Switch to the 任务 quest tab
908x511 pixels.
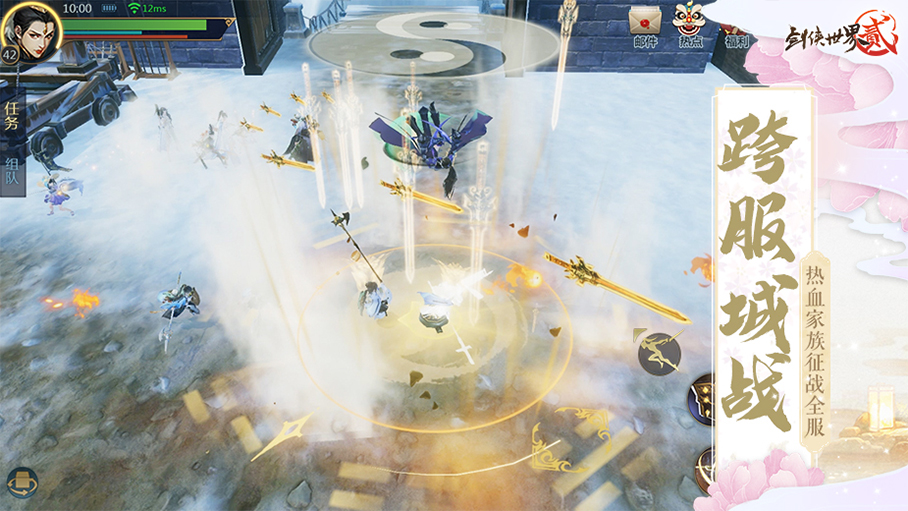coord(12,116)
